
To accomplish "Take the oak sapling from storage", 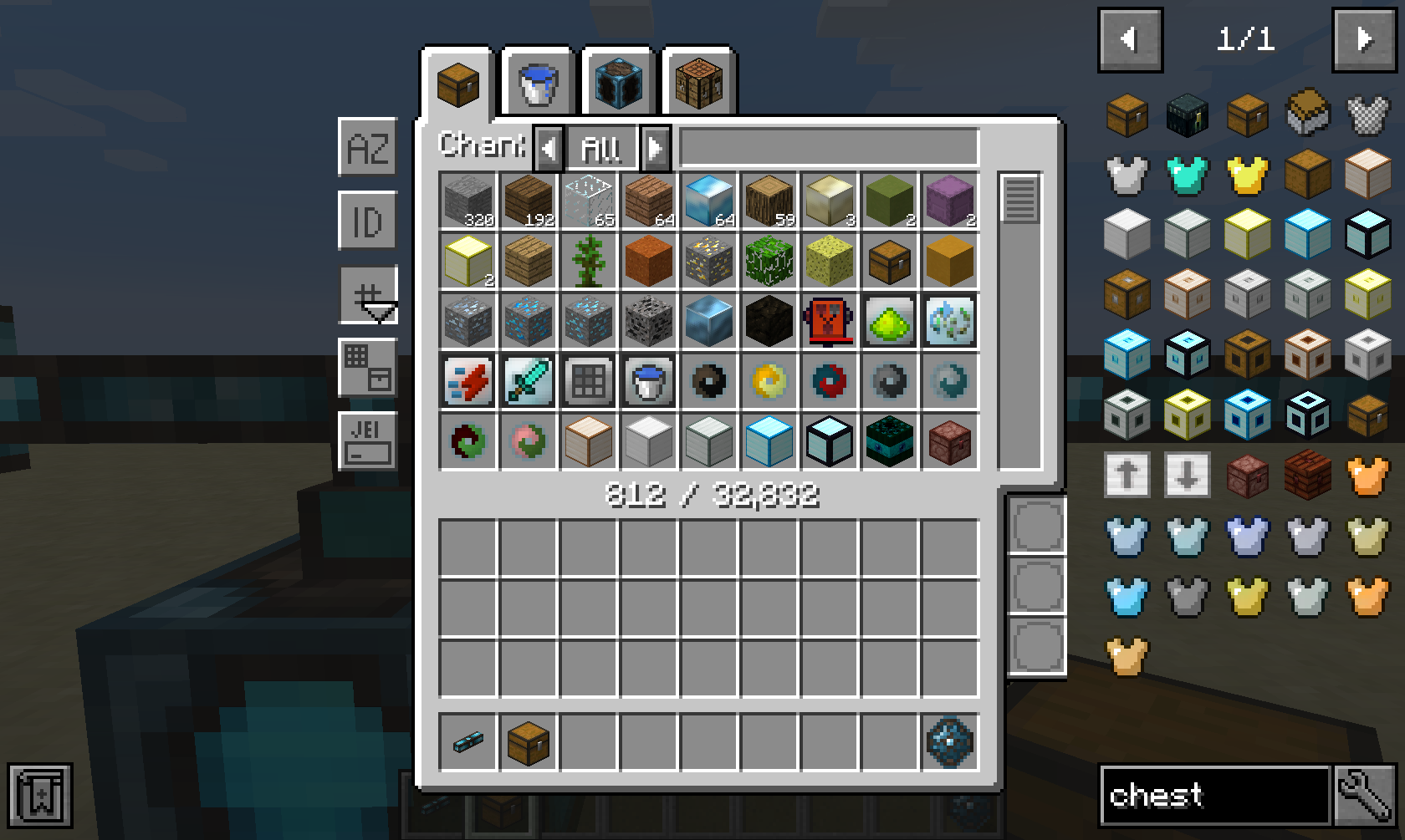I will 589,261.
